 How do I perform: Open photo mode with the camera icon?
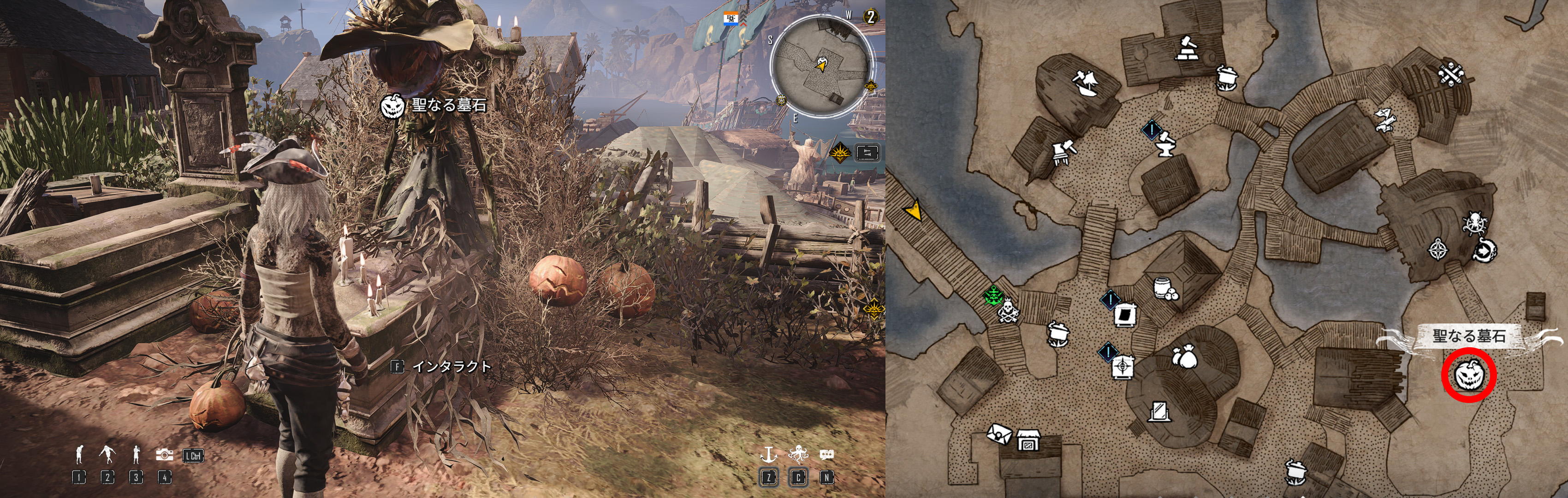point(164,455)
